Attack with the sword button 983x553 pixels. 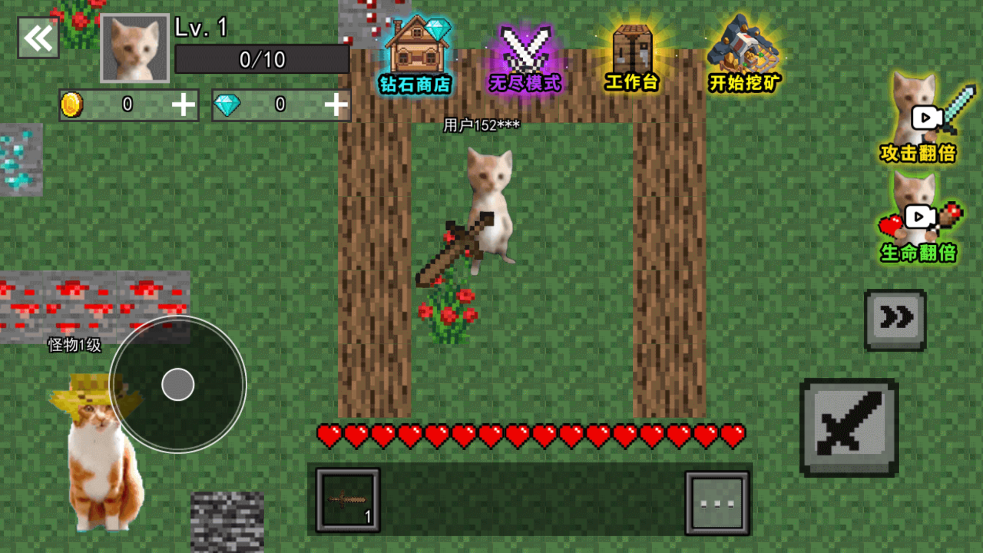click(x=848, y=427)
